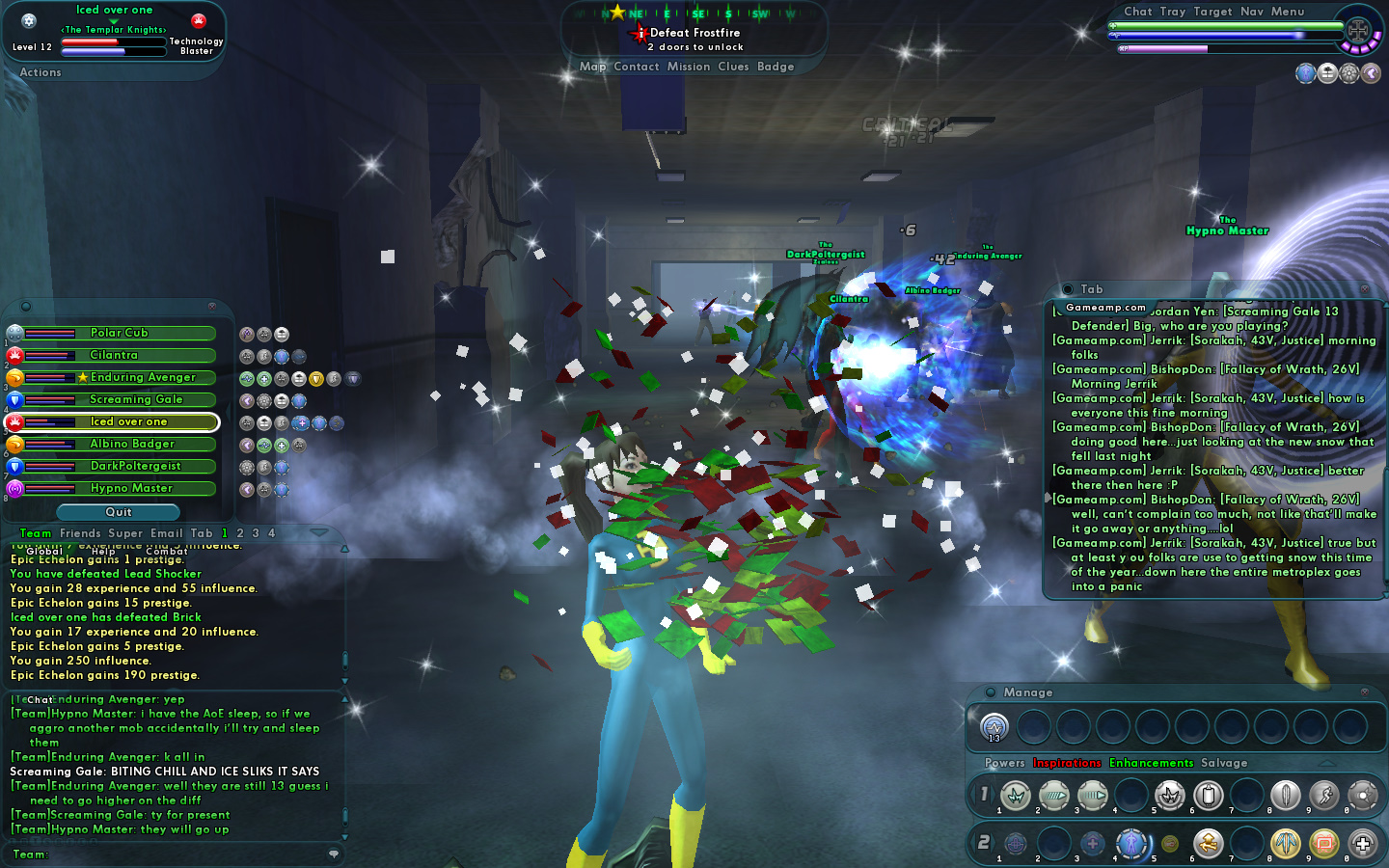Open the main Menu

click(x=1287, y=12)
